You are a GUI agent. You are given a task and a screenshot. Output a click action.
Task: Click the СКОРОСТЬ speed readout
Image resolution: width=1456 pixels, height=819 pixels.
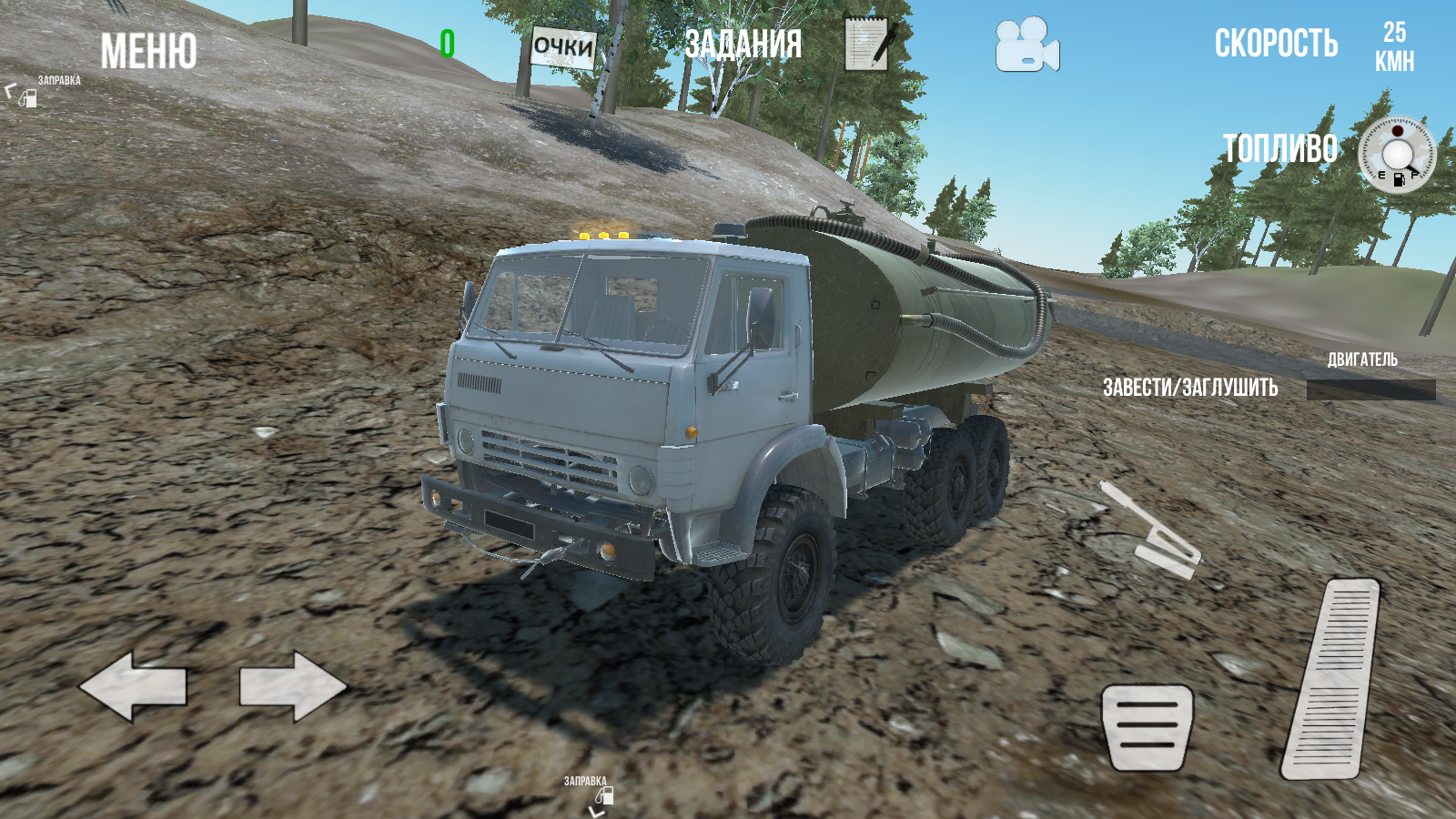[1278, 42]
